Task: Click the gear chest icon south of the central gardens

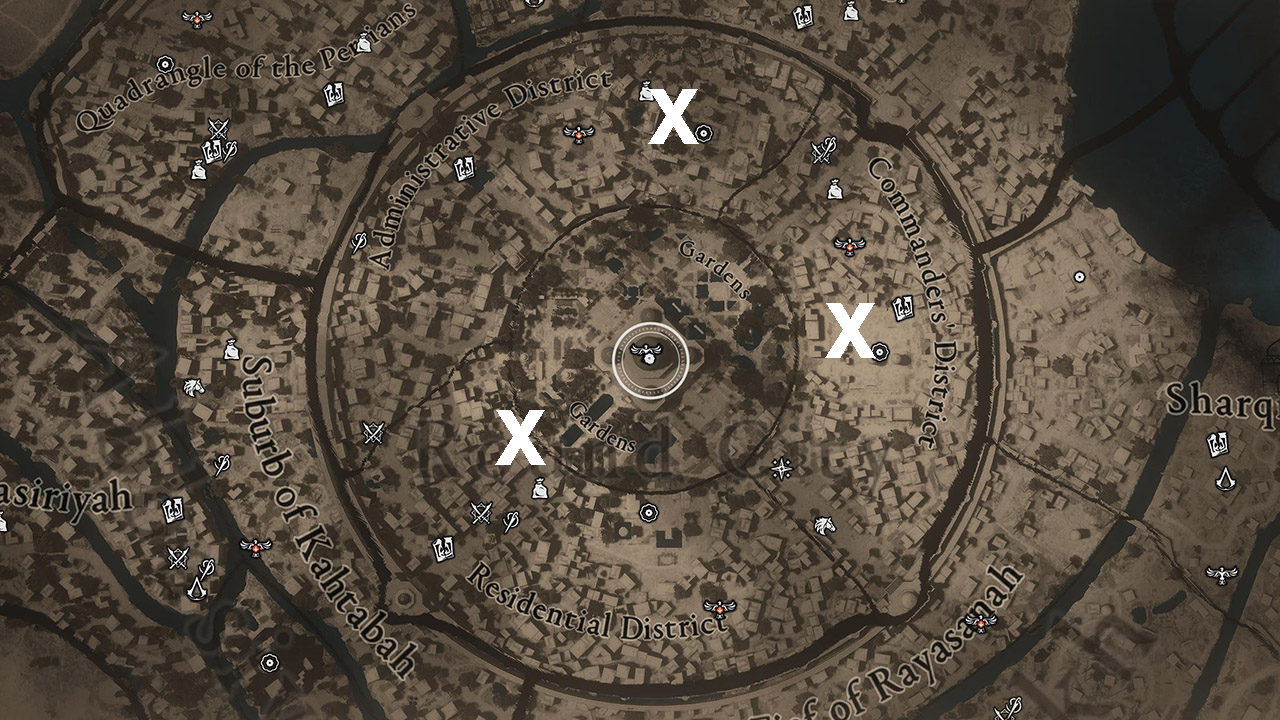Action: [x=648, y=512]
